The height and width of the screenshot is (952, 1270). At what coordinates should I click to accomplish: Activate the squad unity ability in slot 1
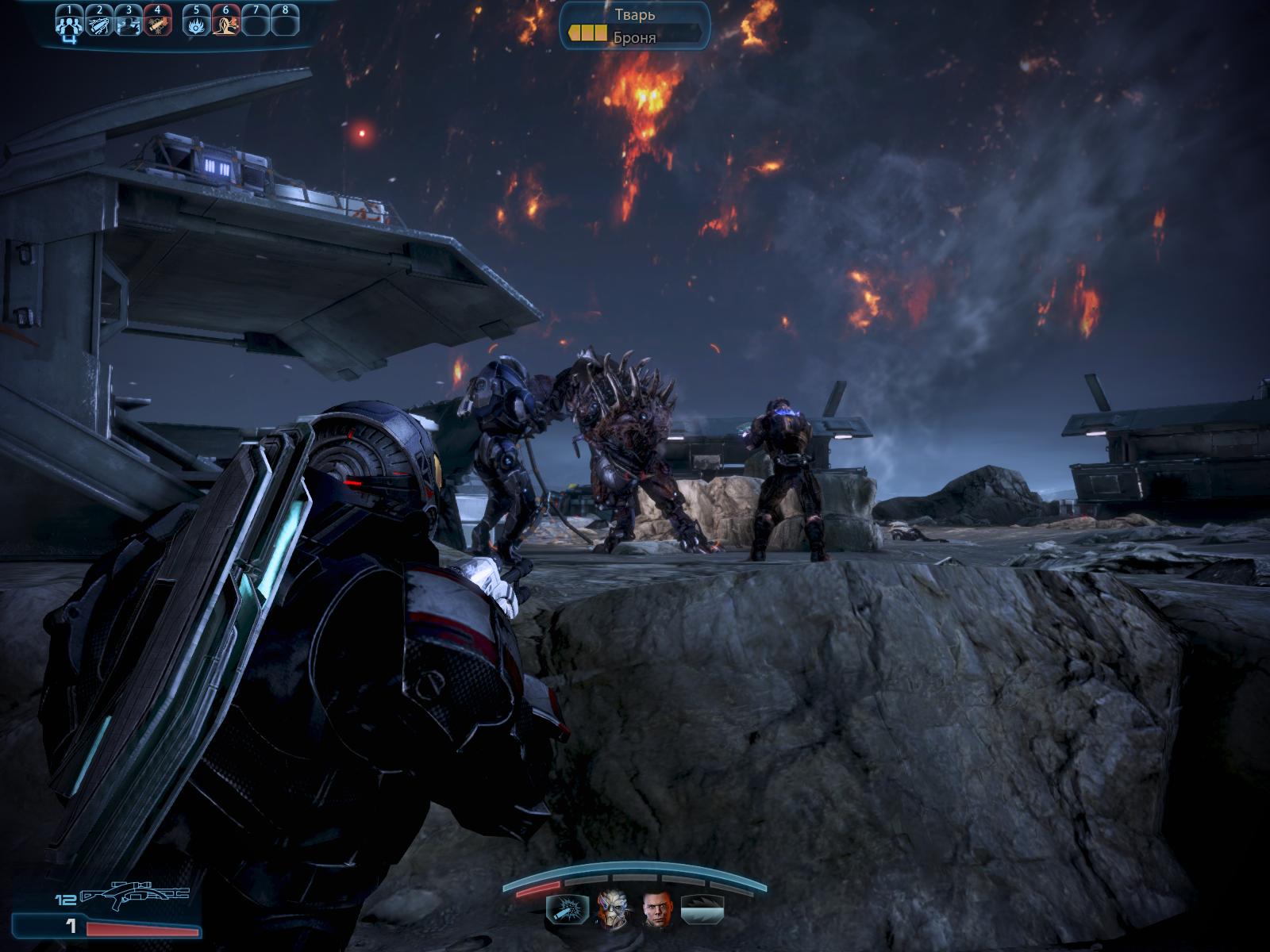click(x=70, y=24)
